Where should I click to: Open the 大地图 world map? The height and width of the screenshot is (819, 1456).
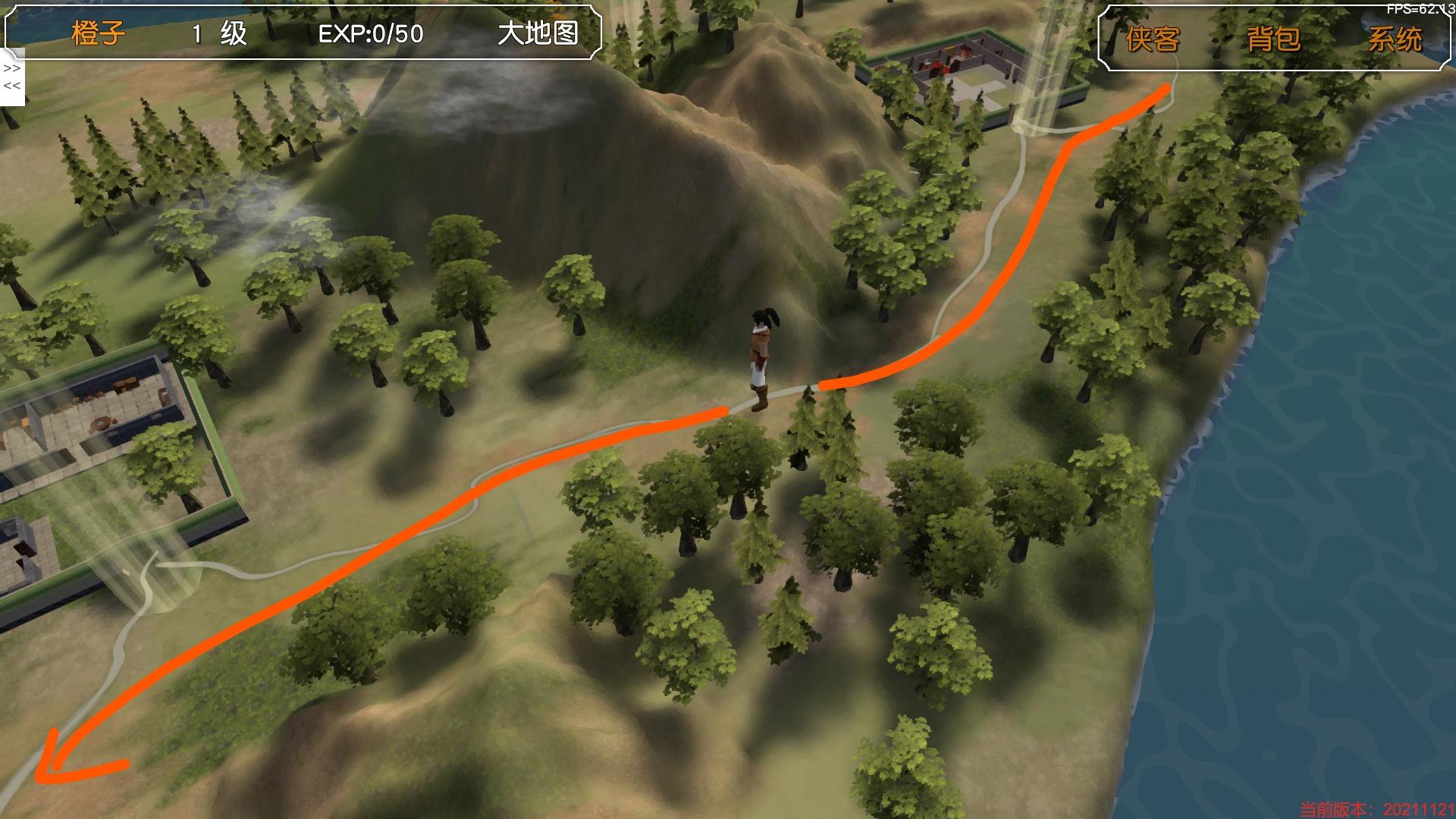pos(538,34)
